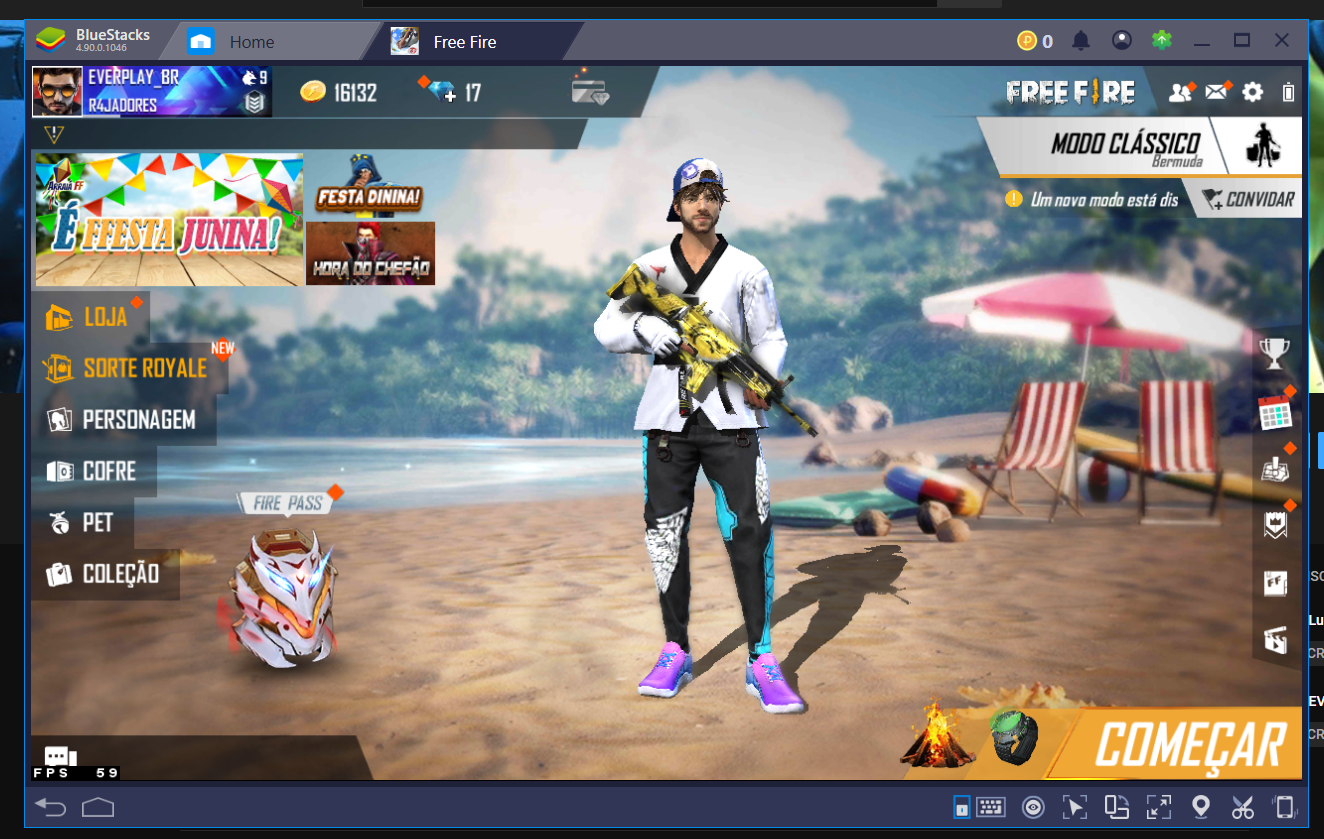Screen dimensions: 1324x839
Task: Open the É Festa Junina banner
Action: coord(168,218)
